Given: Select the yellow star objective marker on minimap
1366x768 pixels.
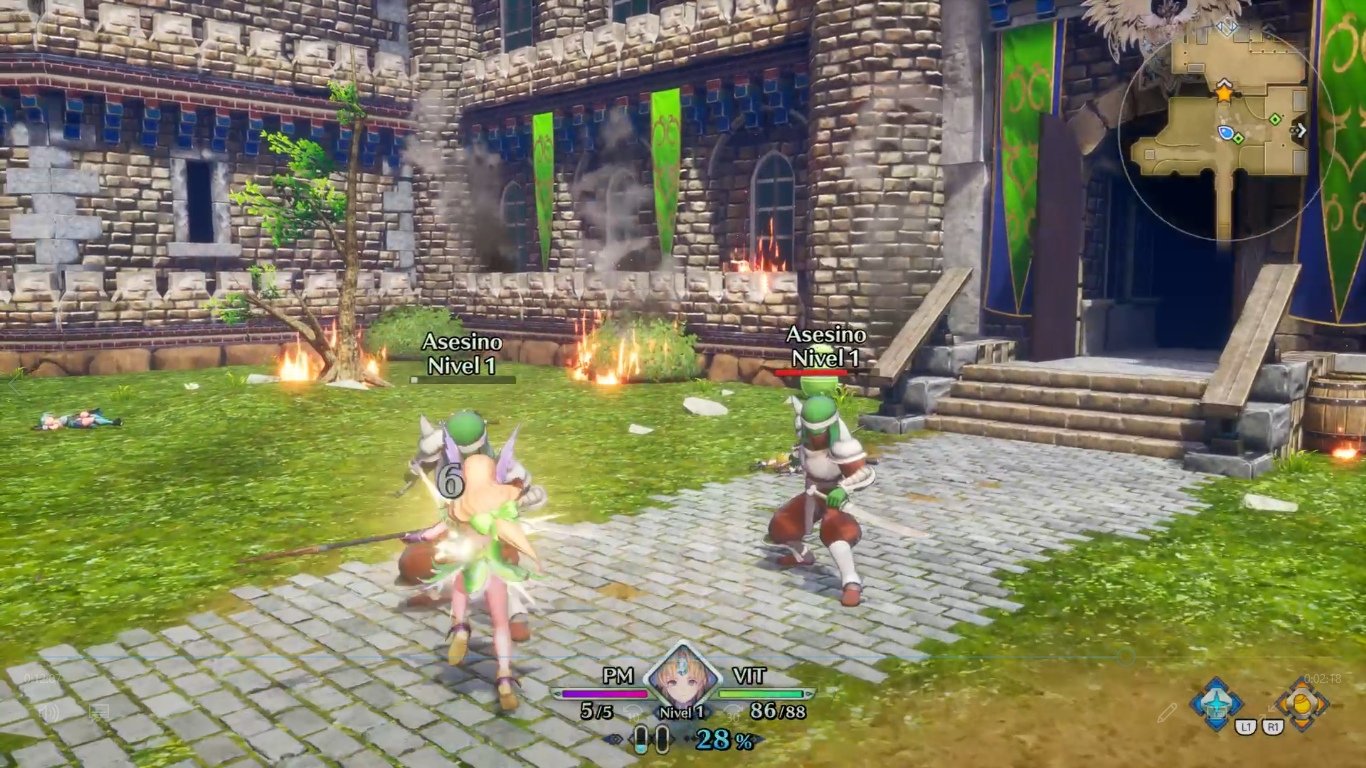Looking at the screenshot, I should click(1224, 93).
